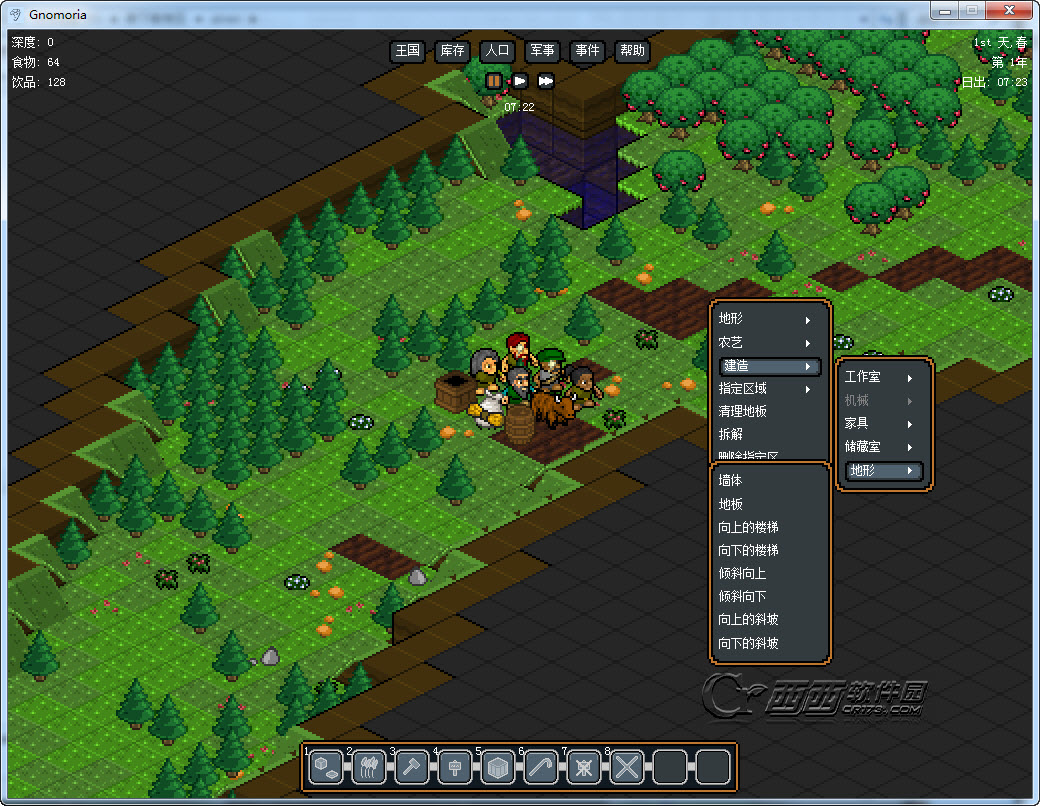
Task: Open the 帮助 (Help) menu
Action: click(632, 51)
